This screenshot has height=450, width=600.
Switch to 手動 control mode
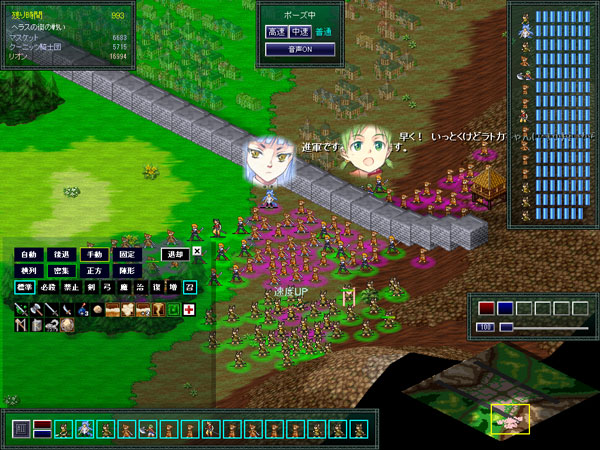pos(92,254)
